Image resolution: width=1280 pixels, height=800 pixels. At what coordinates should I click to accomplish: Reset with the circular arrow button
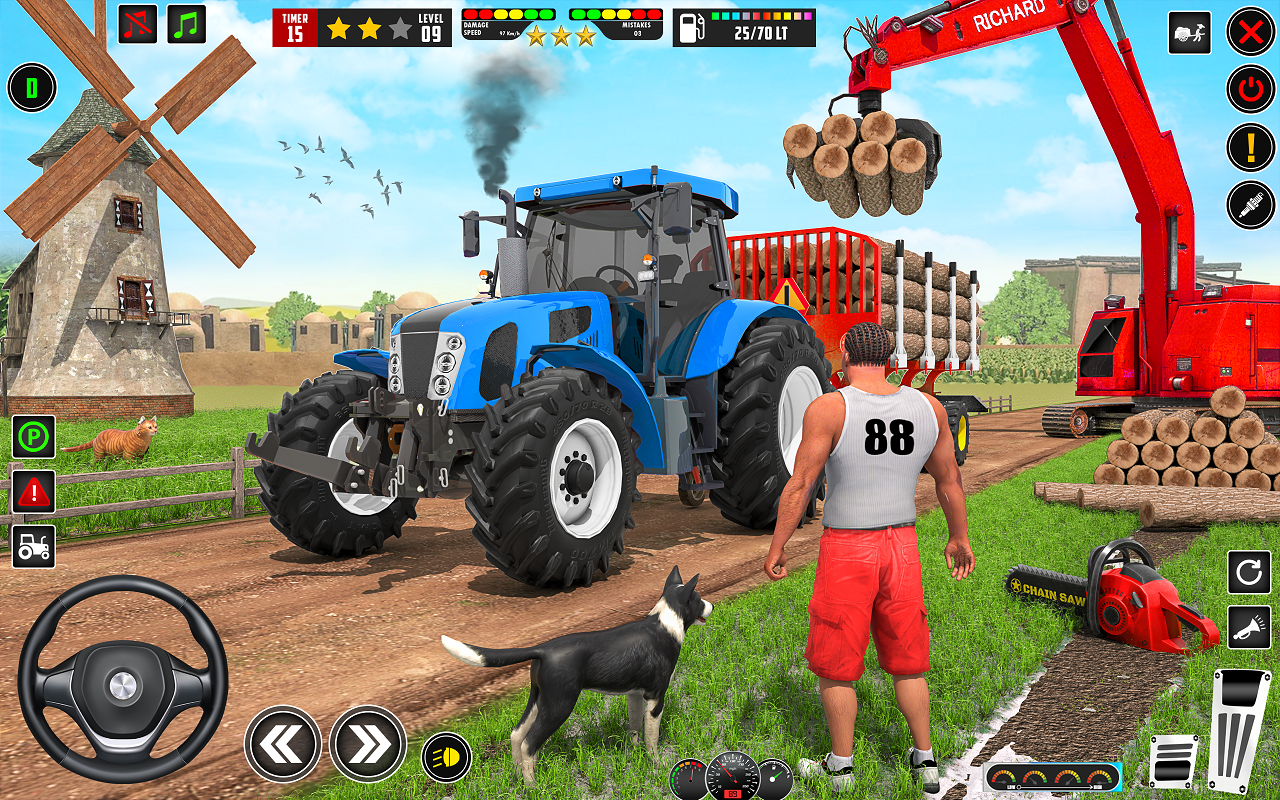tap(1249, 573)
